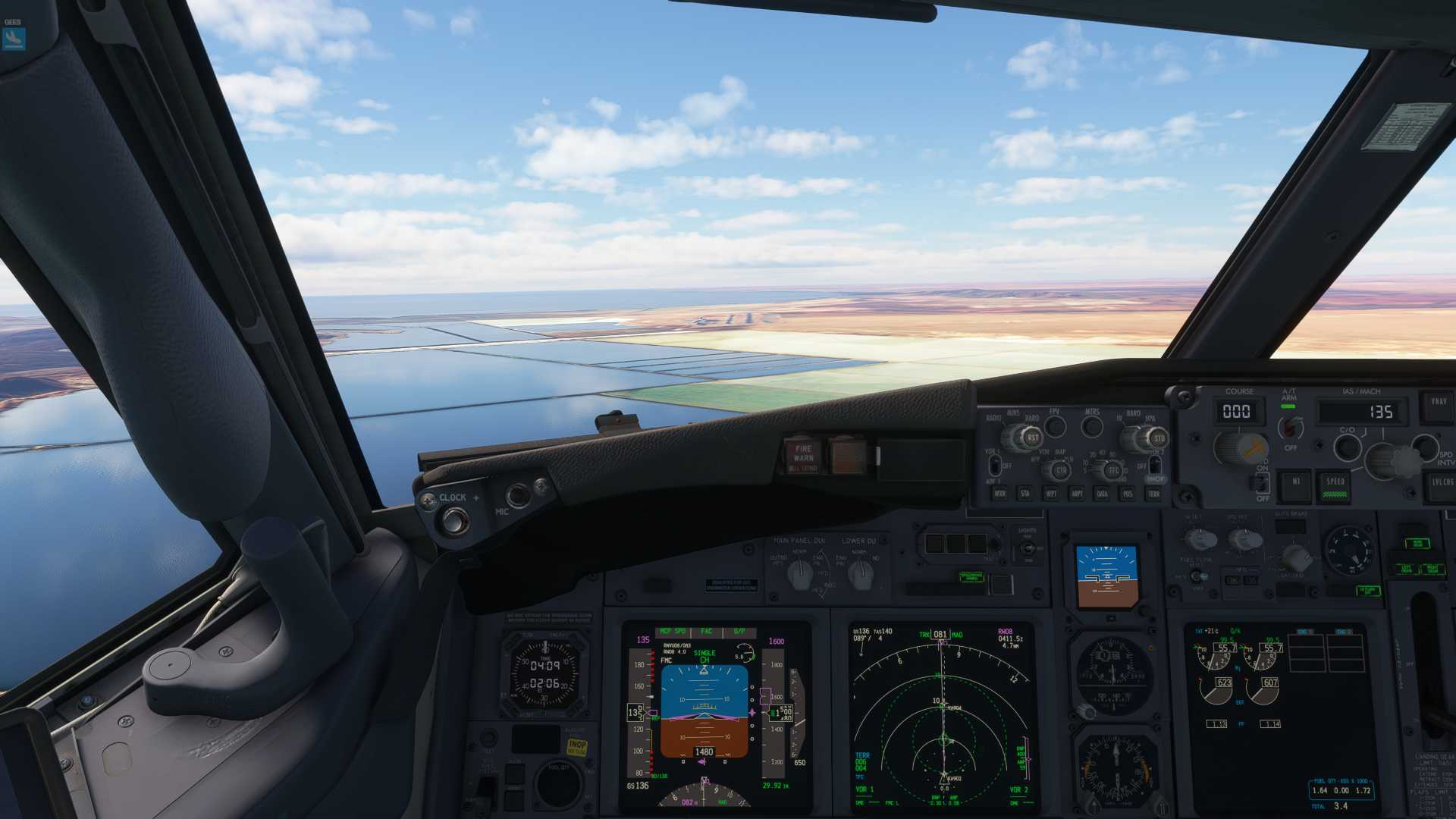Push the CLOCK button on the glareshield

[x=454, y=520]
